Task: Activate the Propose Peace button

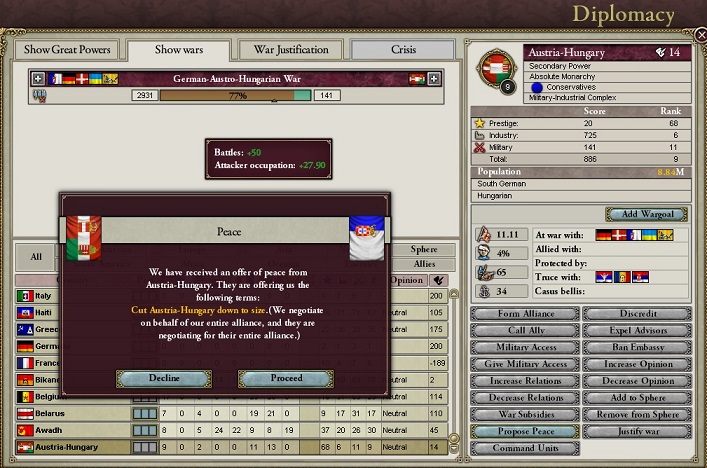Action: tap(525, 432)
